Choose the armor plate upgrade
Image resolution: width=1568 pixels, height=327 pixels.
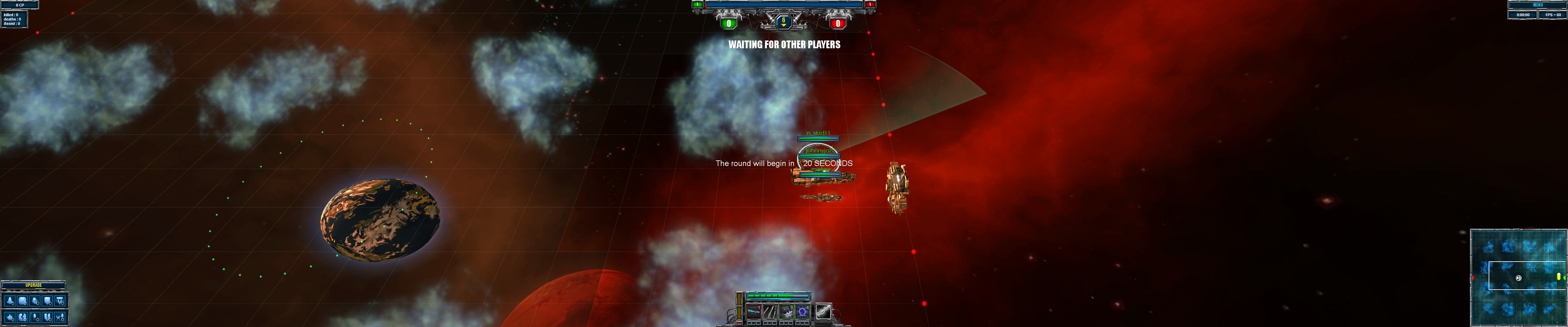pyautogui.click(x=22, y=301)
